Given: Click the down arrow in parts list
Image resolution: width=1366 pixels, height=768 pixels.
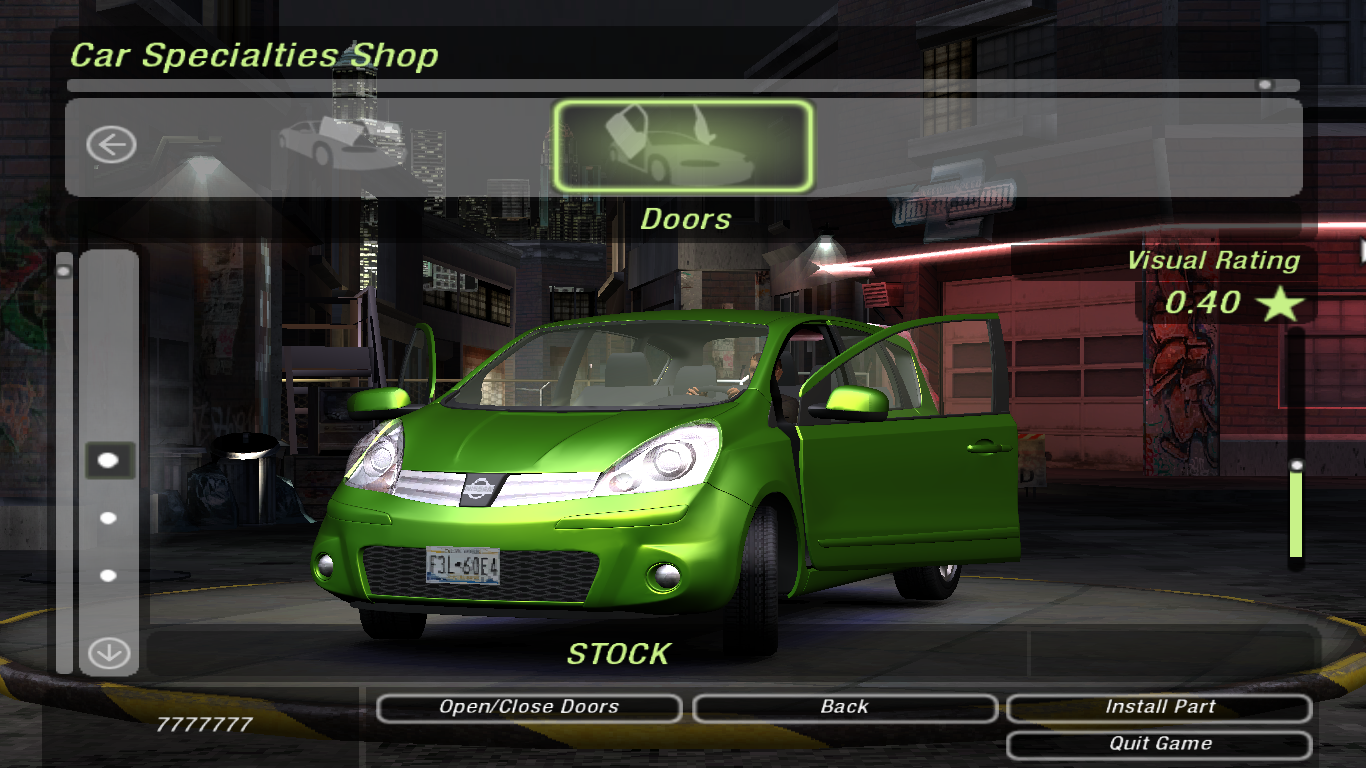Looking at the screenshot, I should [109, 654].
